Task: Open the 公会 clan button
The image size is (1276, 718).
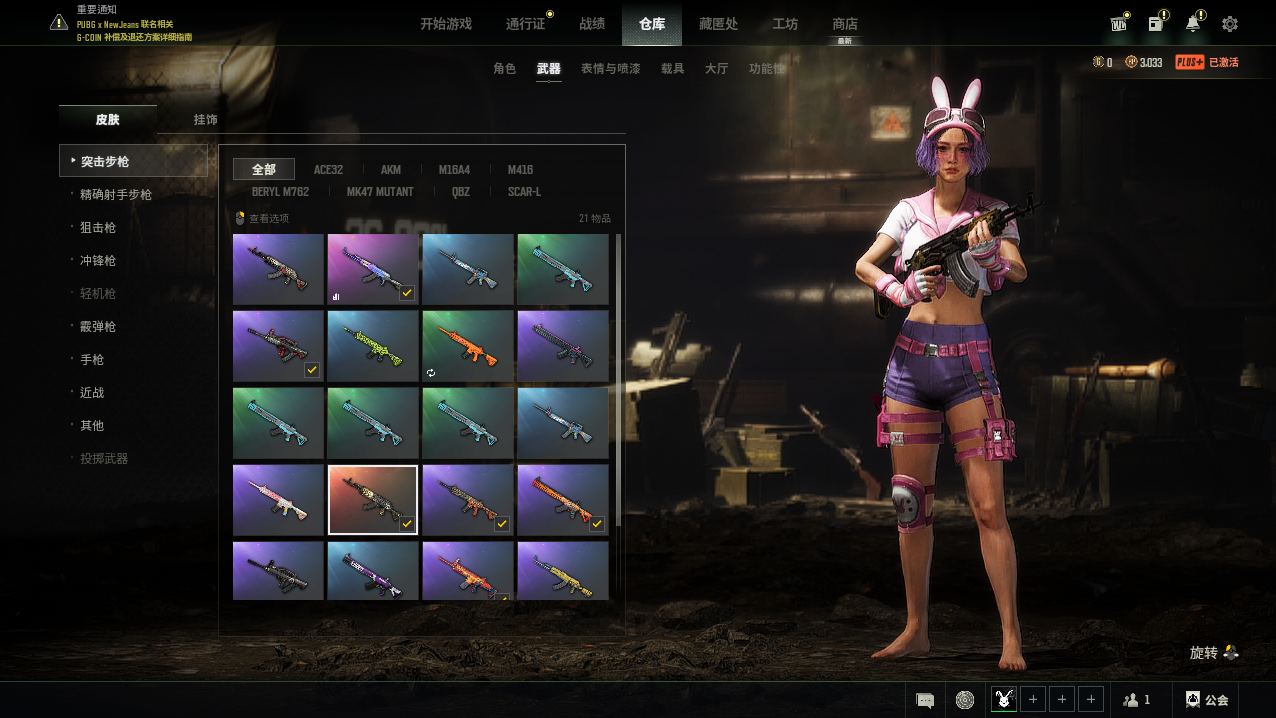Action: click(x=1207, y=700)
